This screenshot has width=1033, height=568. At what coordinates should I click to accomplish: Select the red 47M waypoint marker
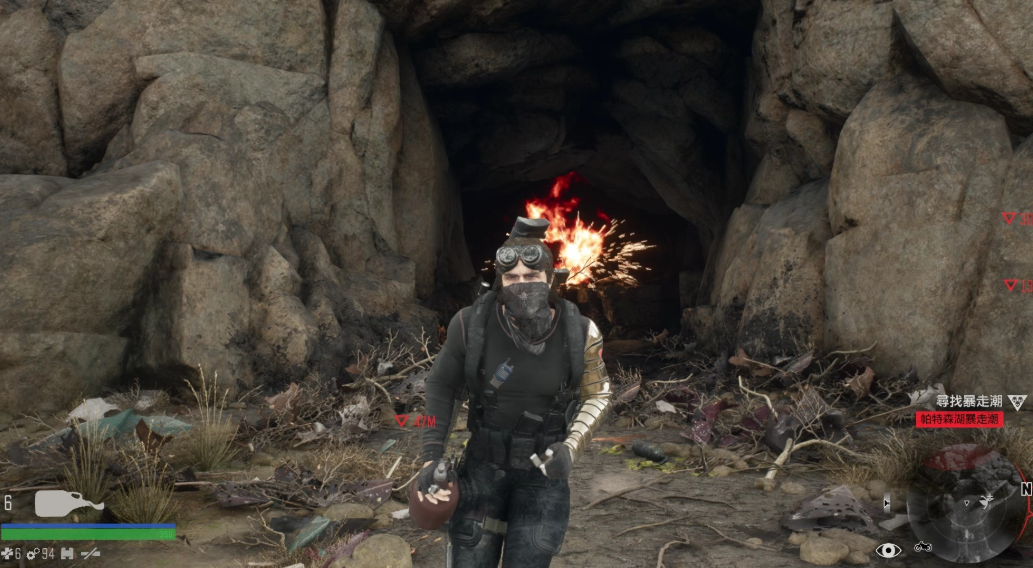(415, 422)
